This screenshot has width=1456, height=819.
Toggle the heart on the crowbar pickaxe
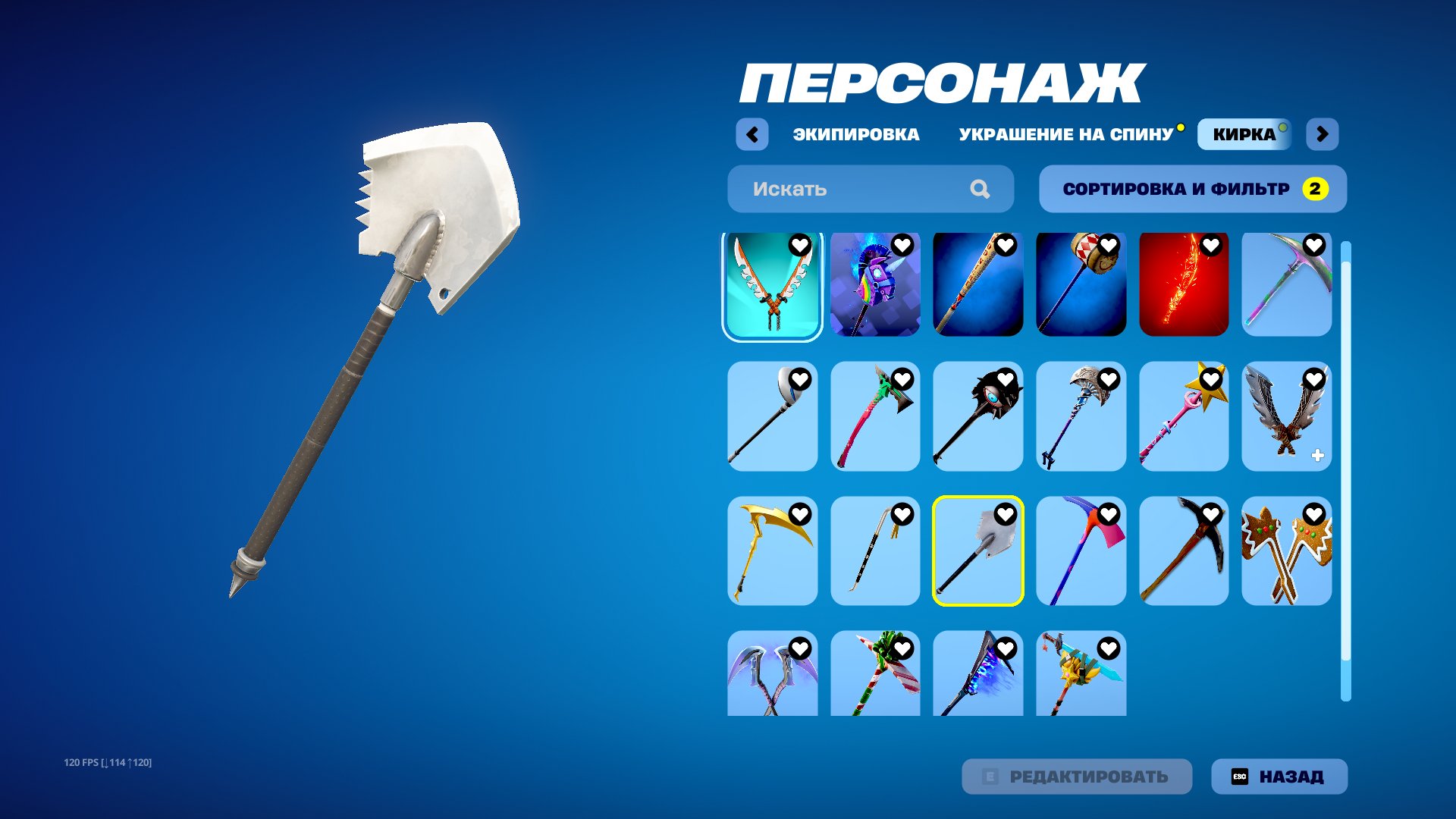coord(902,513)
